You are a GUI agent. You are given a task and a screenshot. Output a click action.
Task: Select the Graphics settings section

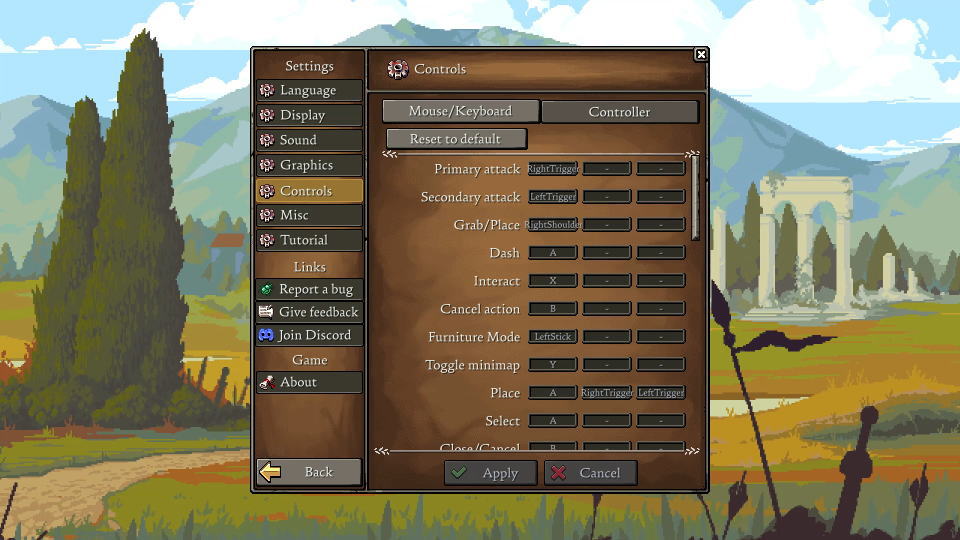[x=309, y=165]
